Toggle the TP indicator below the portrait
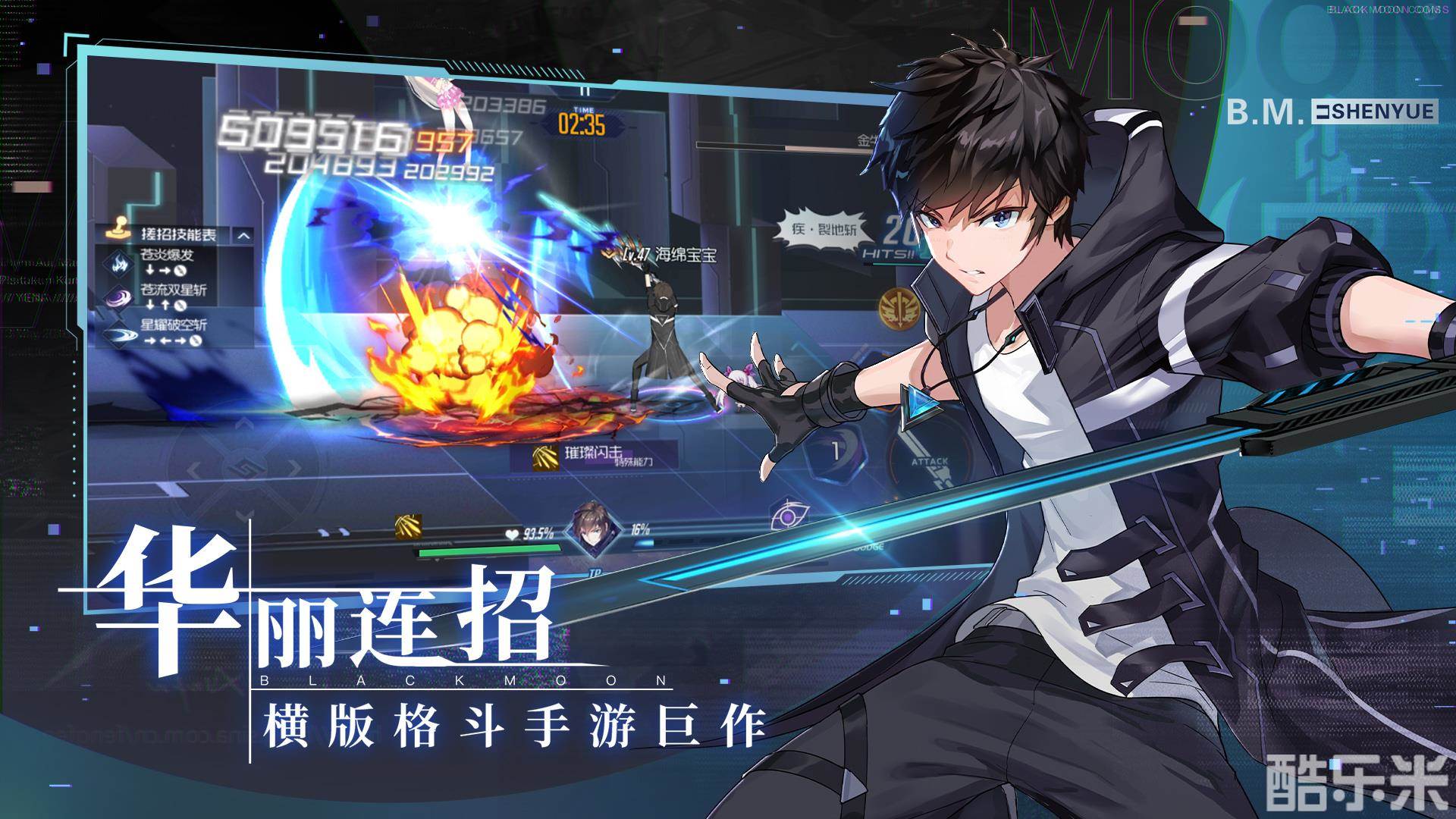 click(595, 575)
